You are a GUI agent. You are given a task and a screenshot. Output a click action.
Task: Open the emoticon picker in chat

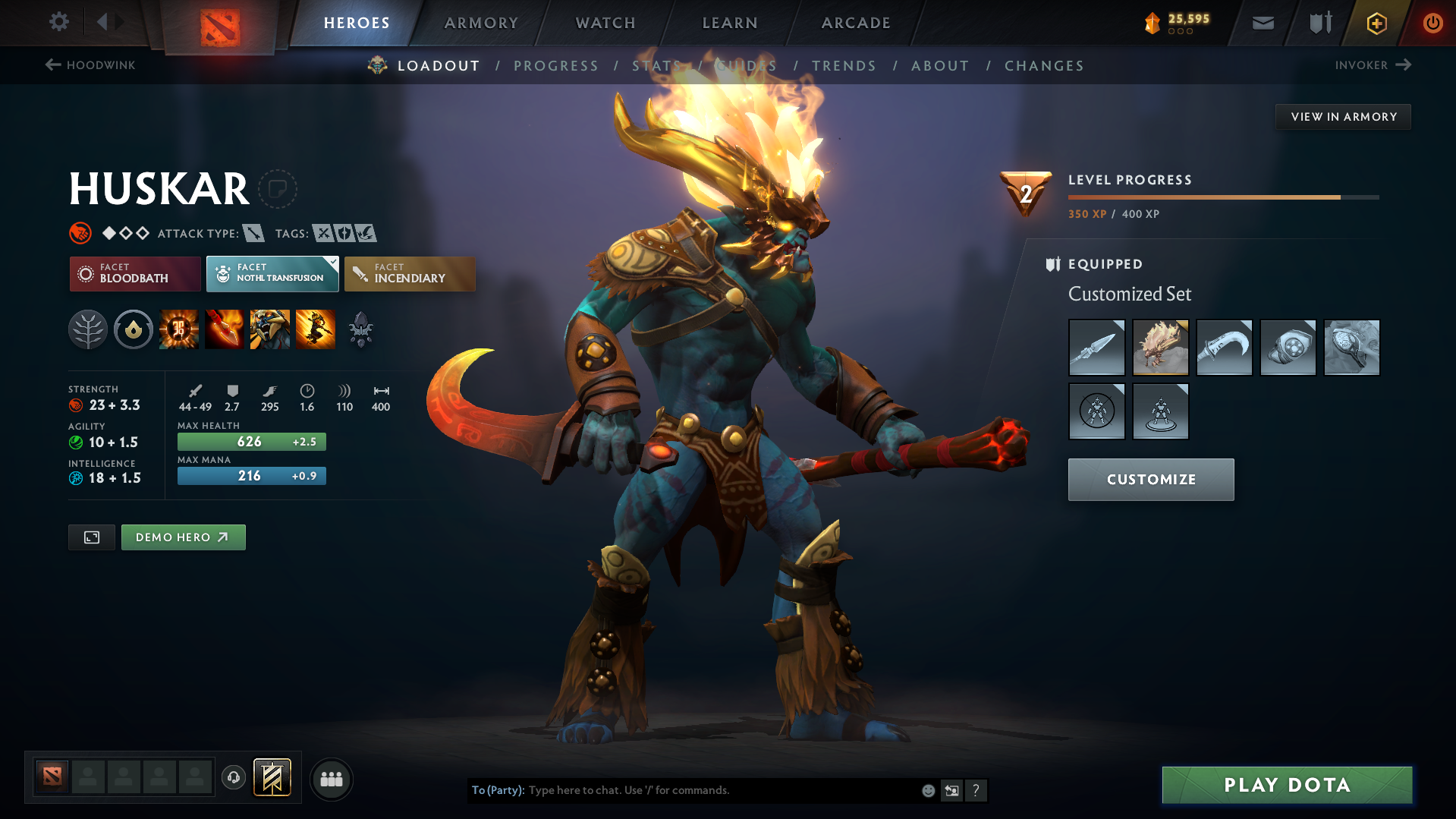coord(927,790)
